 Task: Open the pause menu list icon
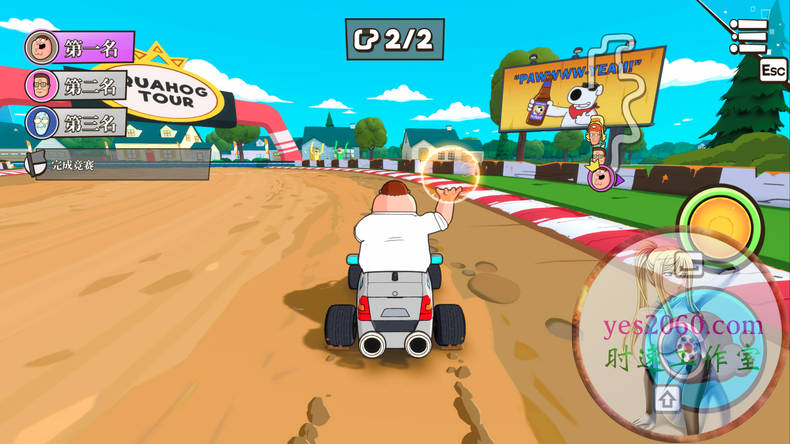749,36
